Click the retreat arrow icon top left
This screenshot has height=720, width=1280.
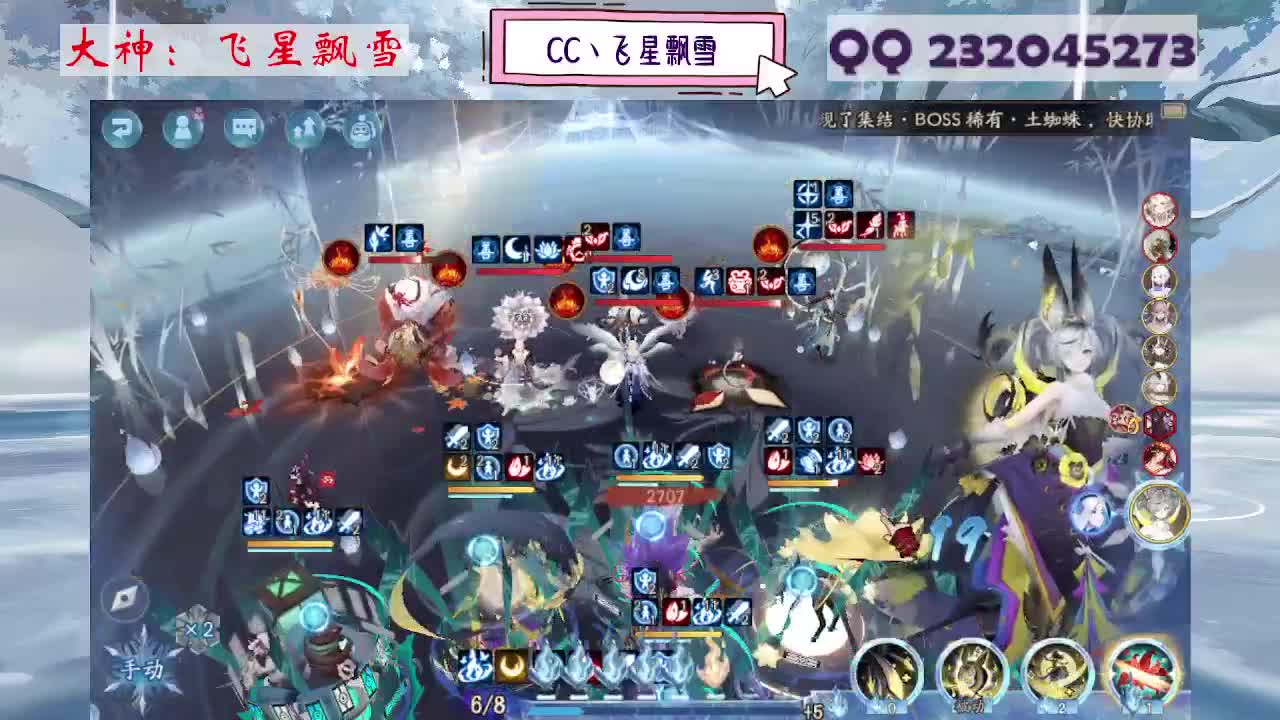click(x=122, y=128)
